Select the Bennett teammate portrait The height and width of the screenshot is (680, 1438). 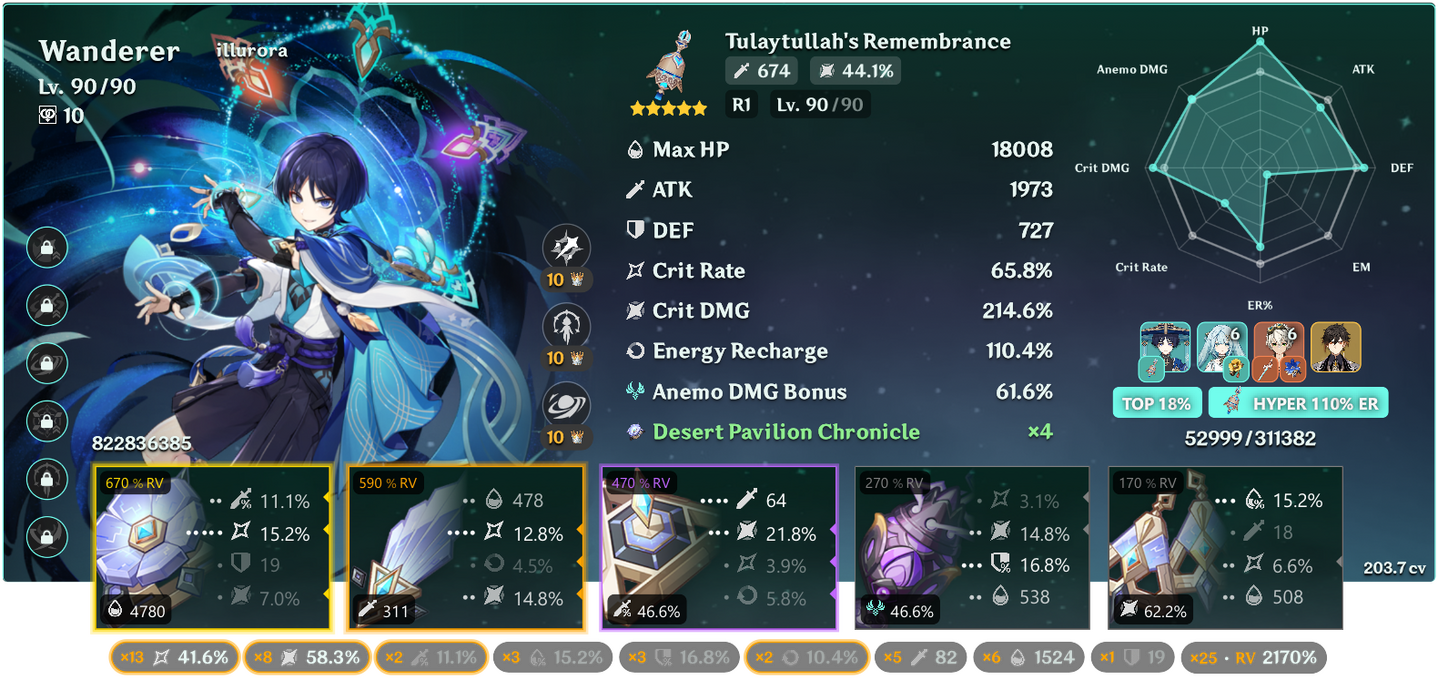click(1279, 347)
